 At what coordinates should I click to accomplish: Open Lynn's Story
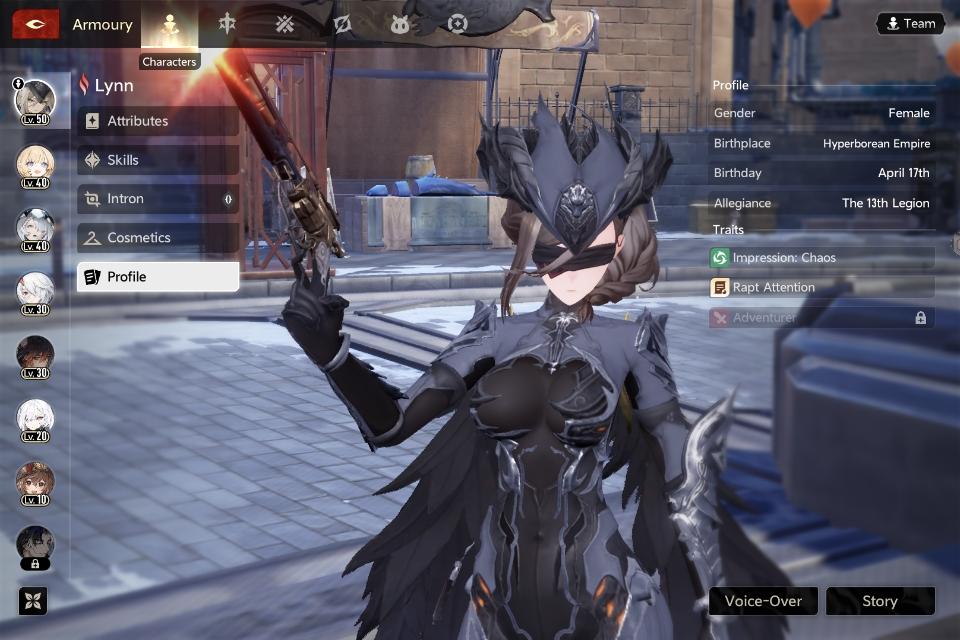coord(880,601)
